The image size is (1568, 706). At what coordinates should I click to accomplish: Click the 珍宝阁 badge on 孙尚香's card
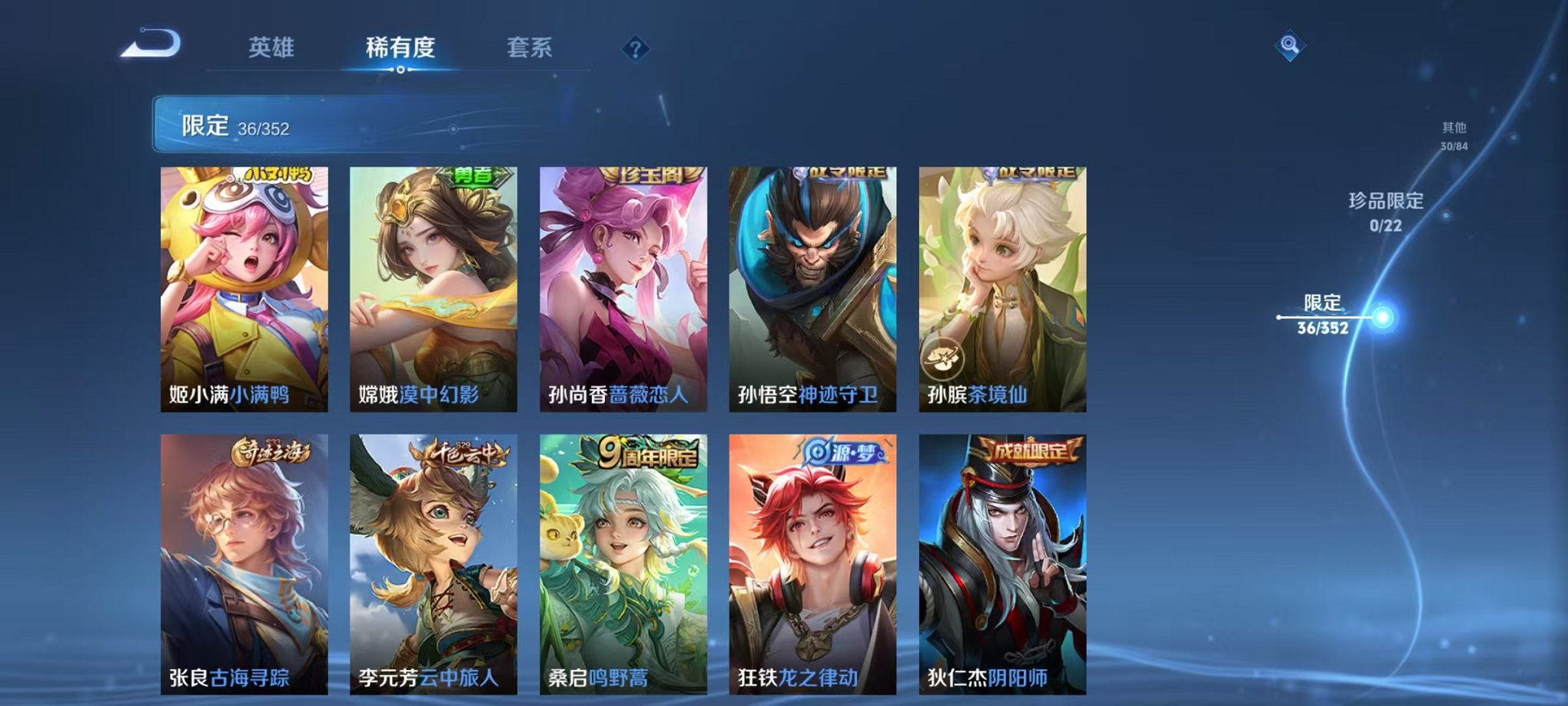653,174
